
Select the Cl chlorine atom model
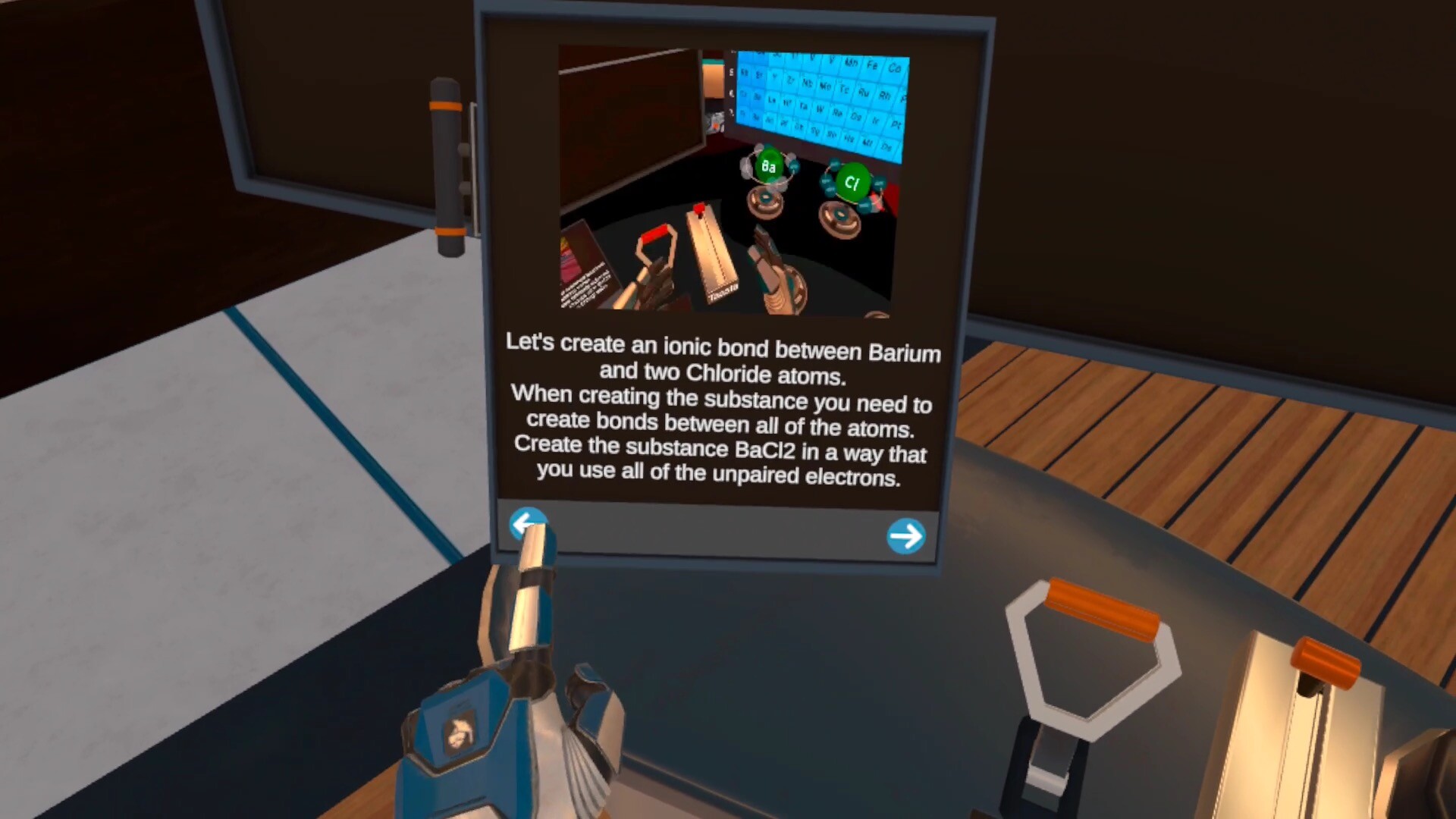click(x=851, y=183)
